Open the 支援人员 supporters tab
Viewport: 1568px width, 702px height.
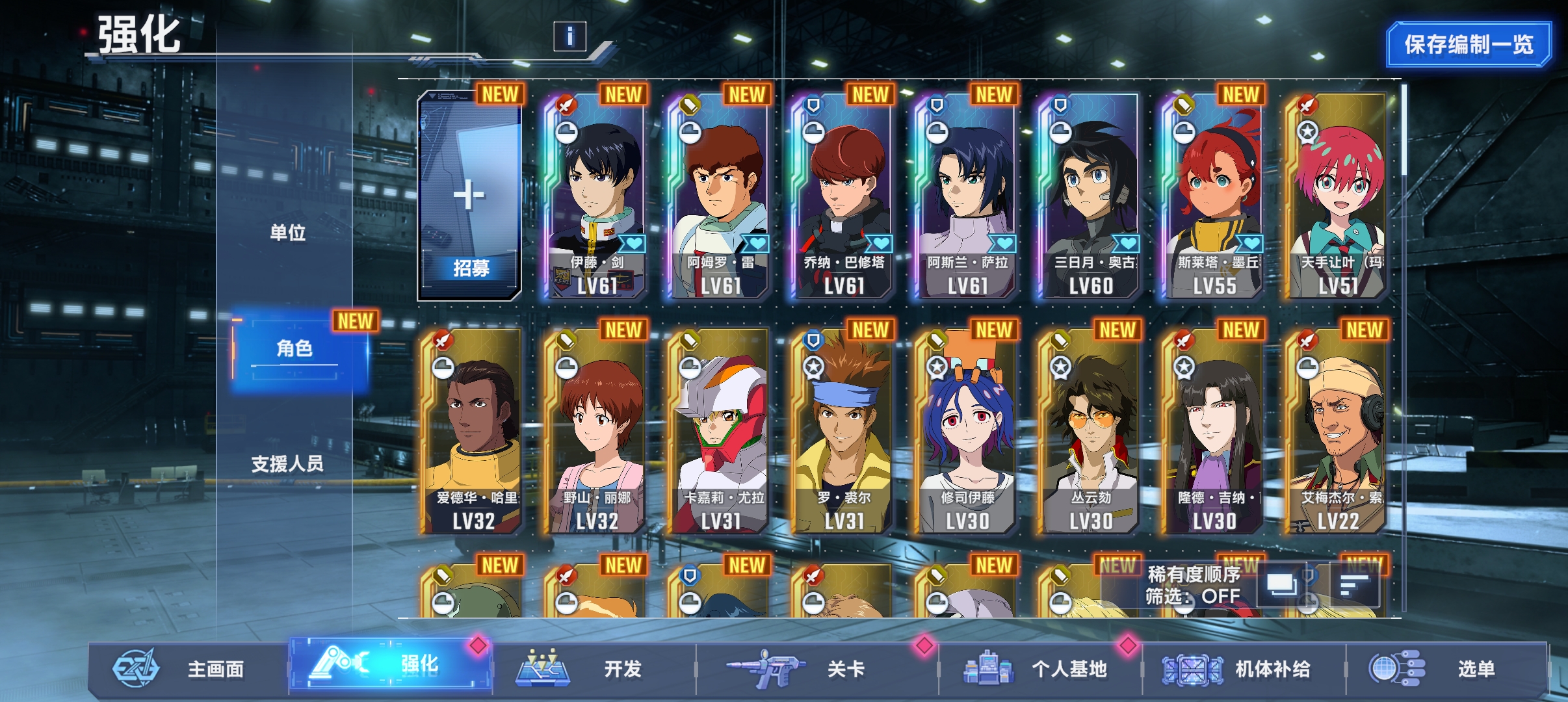(287, 463)
